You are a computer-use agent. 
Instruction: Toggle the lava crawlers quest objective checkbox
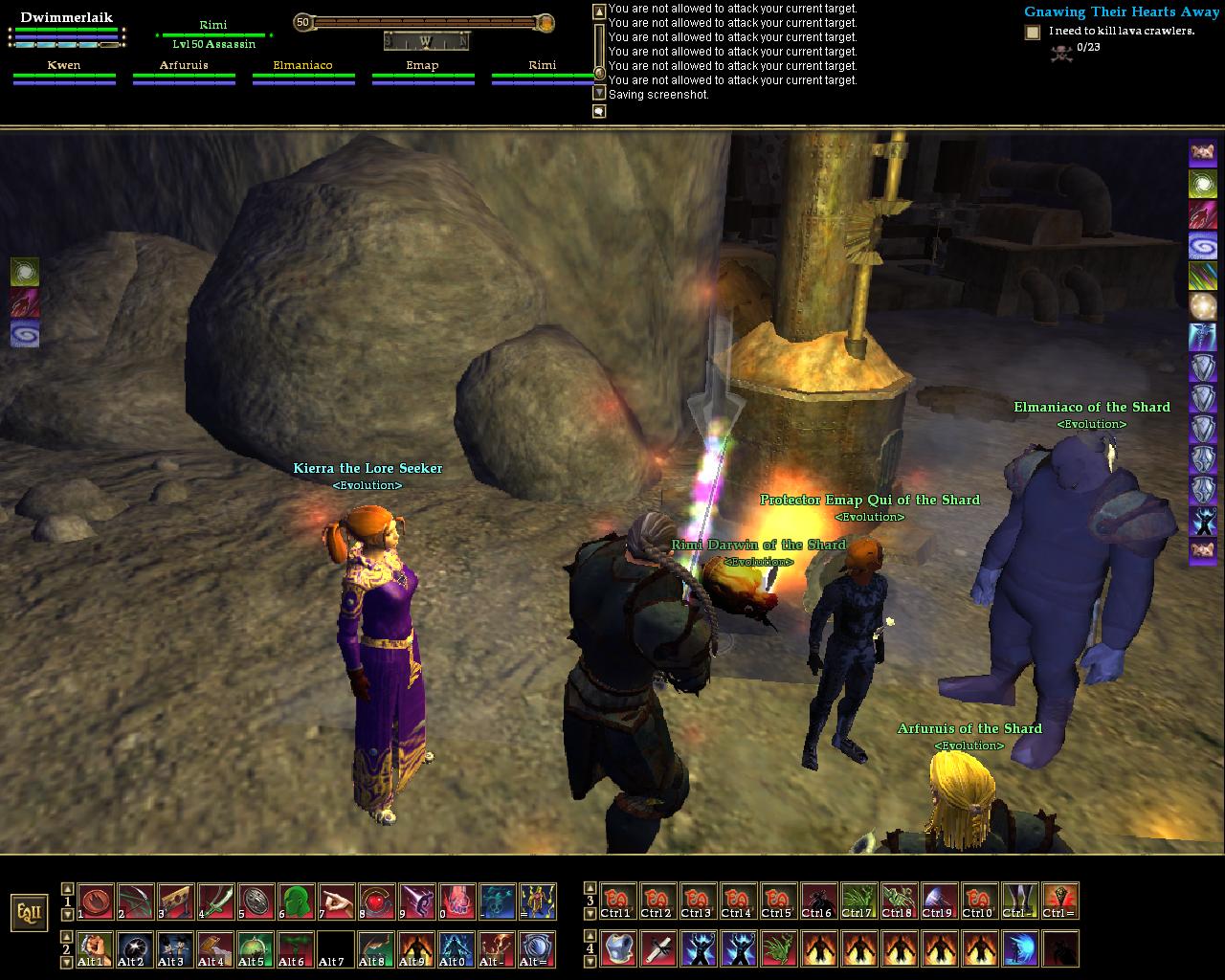pyautogui.click(x=1033, y=33)
